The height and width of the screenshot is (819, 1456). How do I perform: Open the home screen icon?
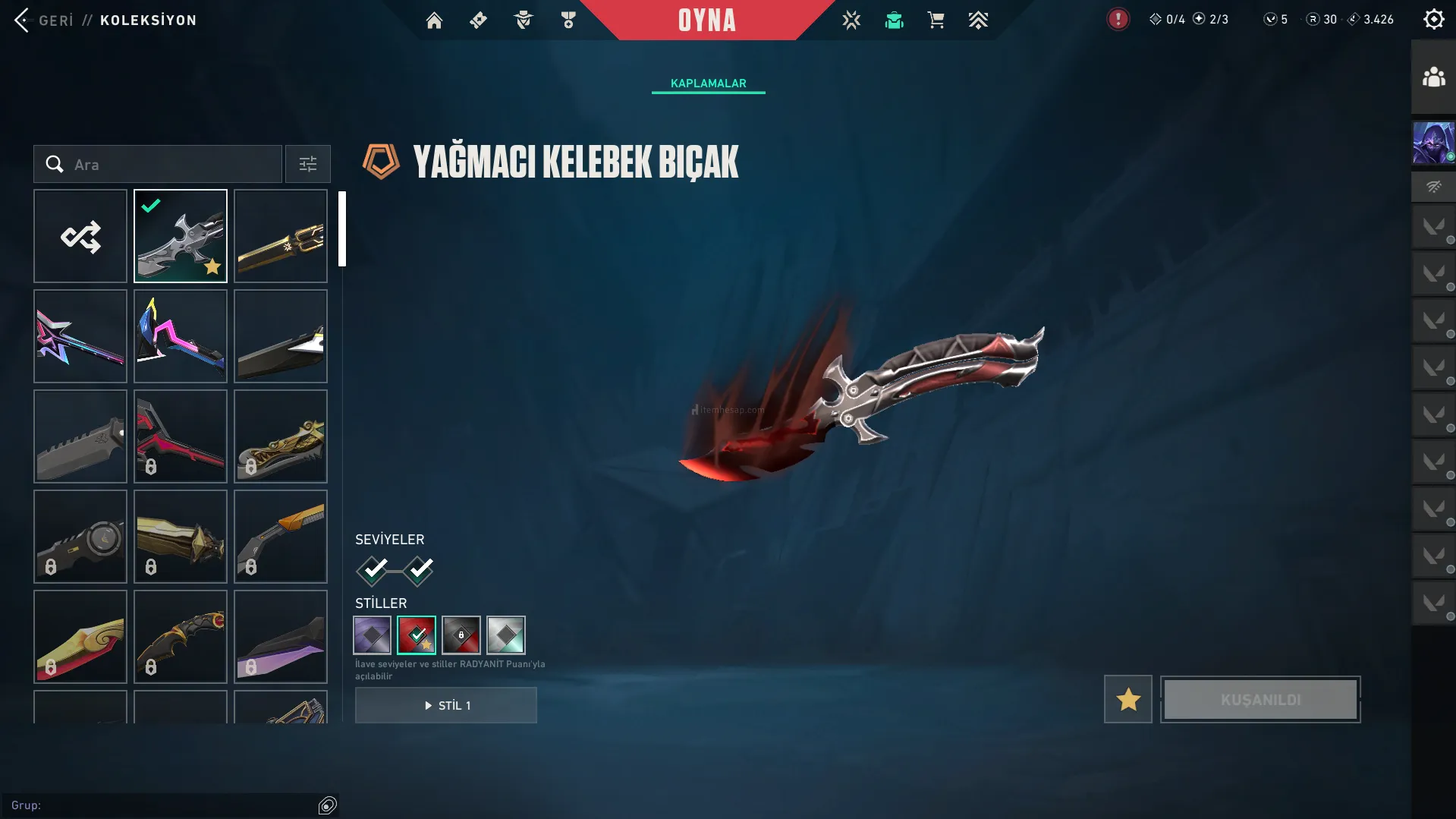pyautogui.click(x=434, y=20)
